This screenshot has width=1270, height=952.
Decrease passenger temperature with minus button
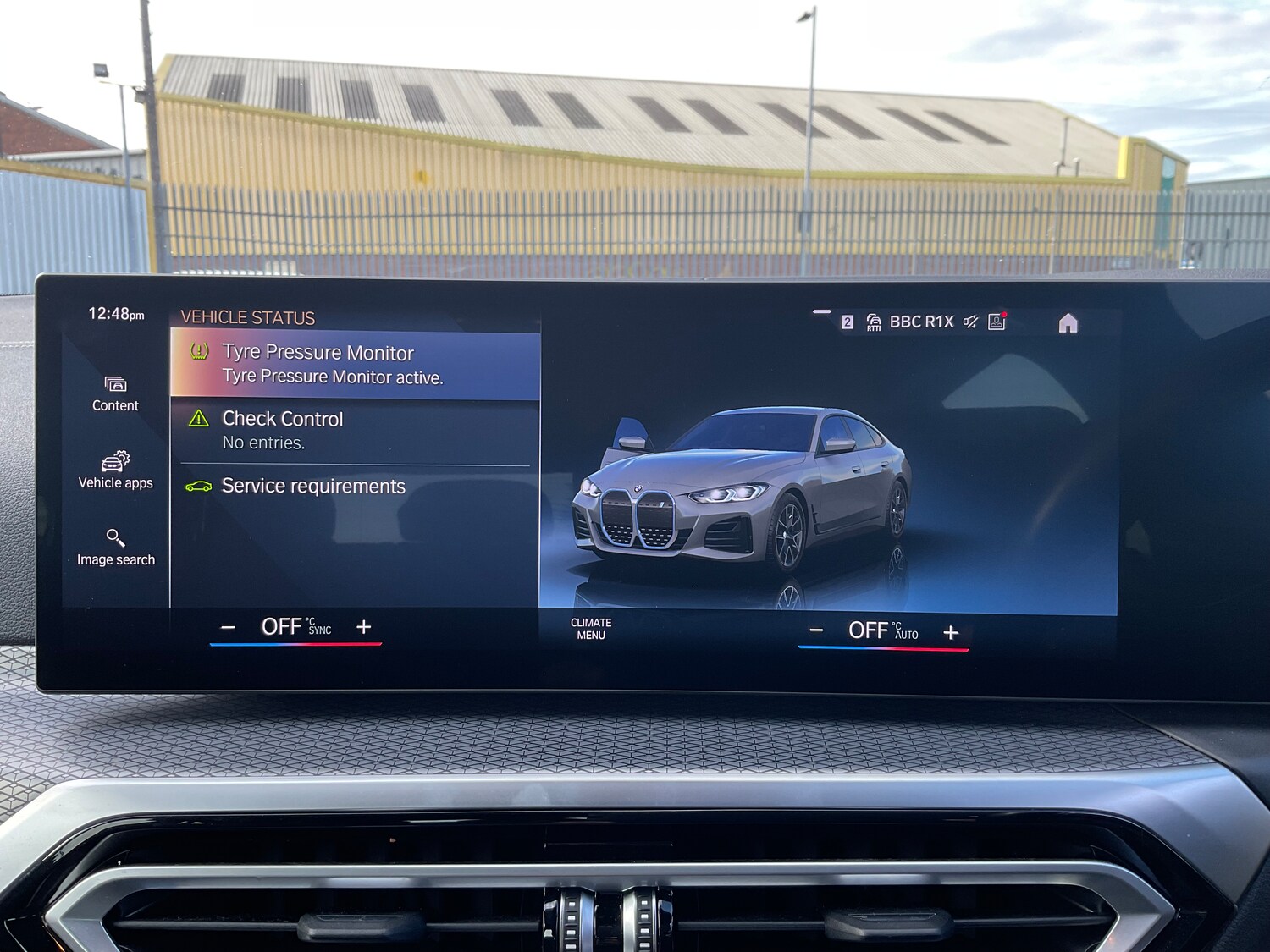click(x=816, y=630)
